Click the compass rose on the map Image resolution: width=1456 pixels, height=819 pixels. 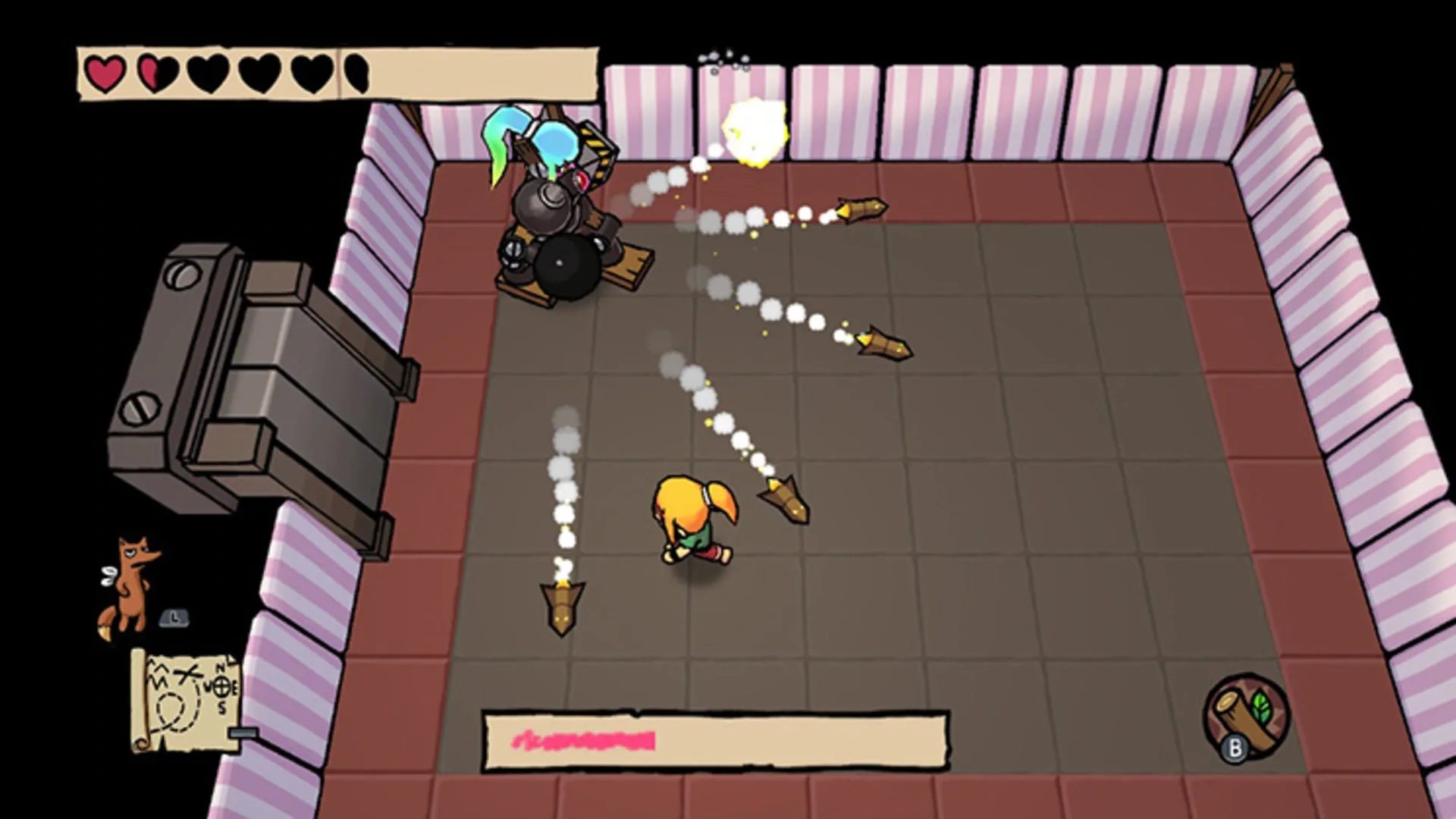pyautogui.click(x=221, y=687)
